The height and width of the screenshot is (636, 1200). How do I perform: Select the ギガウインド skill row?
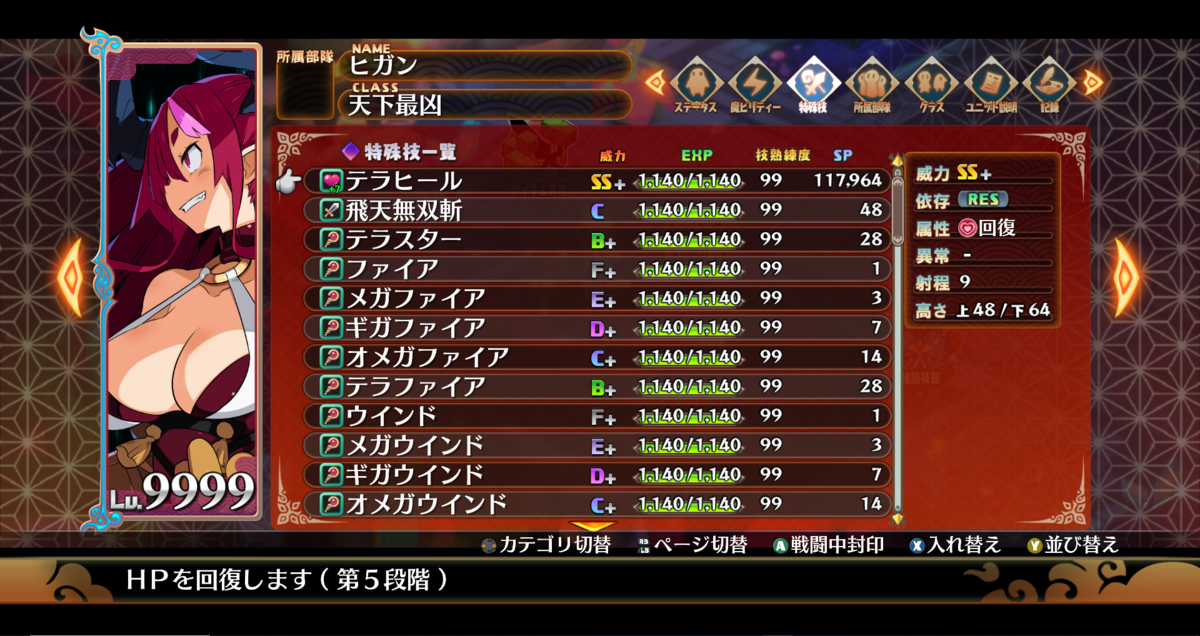coord(600,473)
